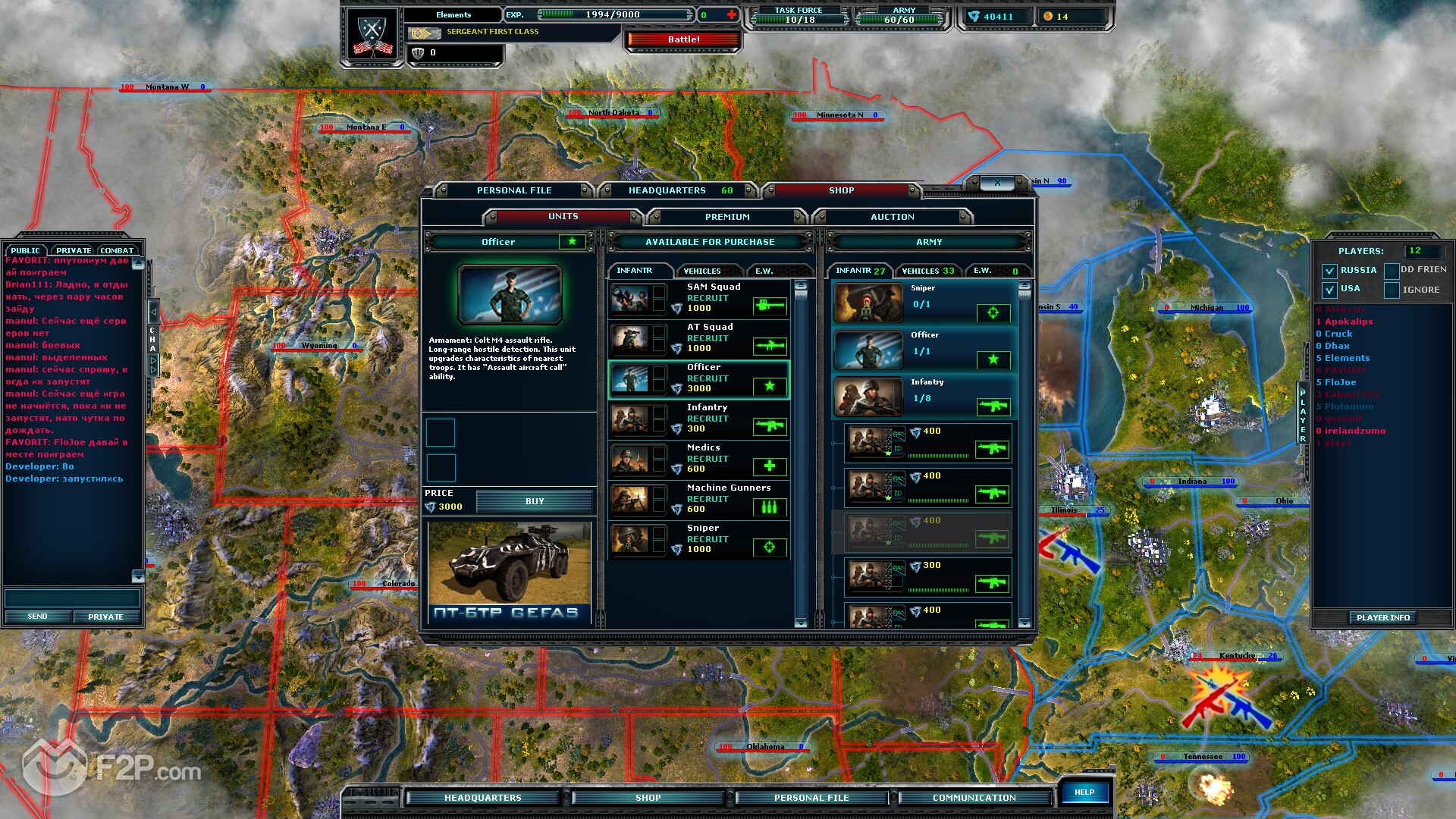The height and width of the screenshot is (819, 1456).
Task: Select the Machine Gunners recruit
Action: point(698,499)
